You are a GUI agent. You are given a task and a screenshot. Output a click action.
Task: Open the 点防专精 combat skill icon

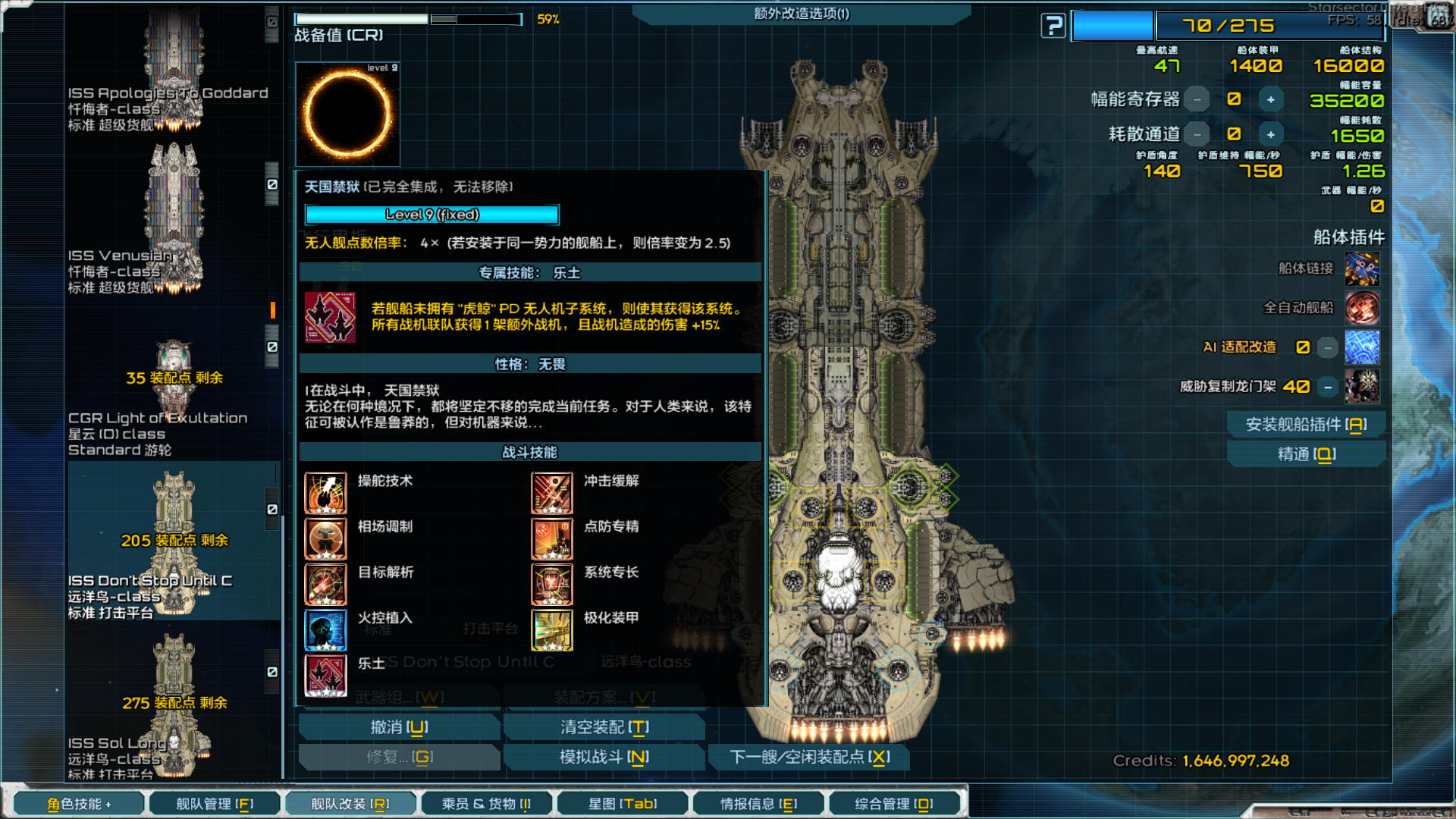click(x=551, y=538)
